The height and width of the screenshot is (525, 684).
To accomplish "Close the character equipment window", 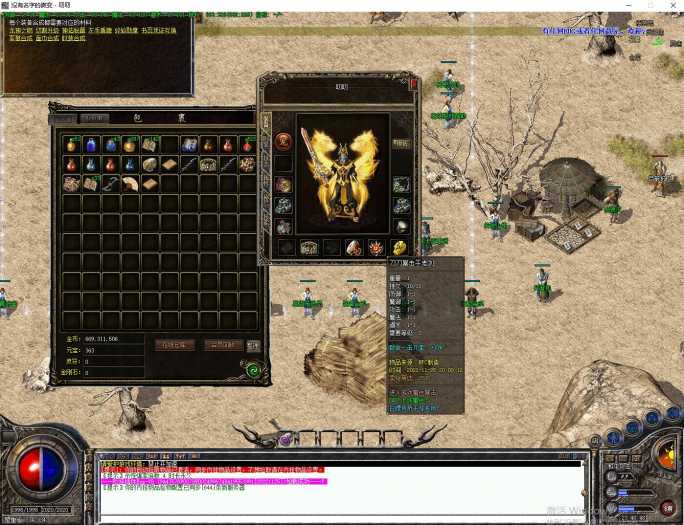I will pos(414,86).
